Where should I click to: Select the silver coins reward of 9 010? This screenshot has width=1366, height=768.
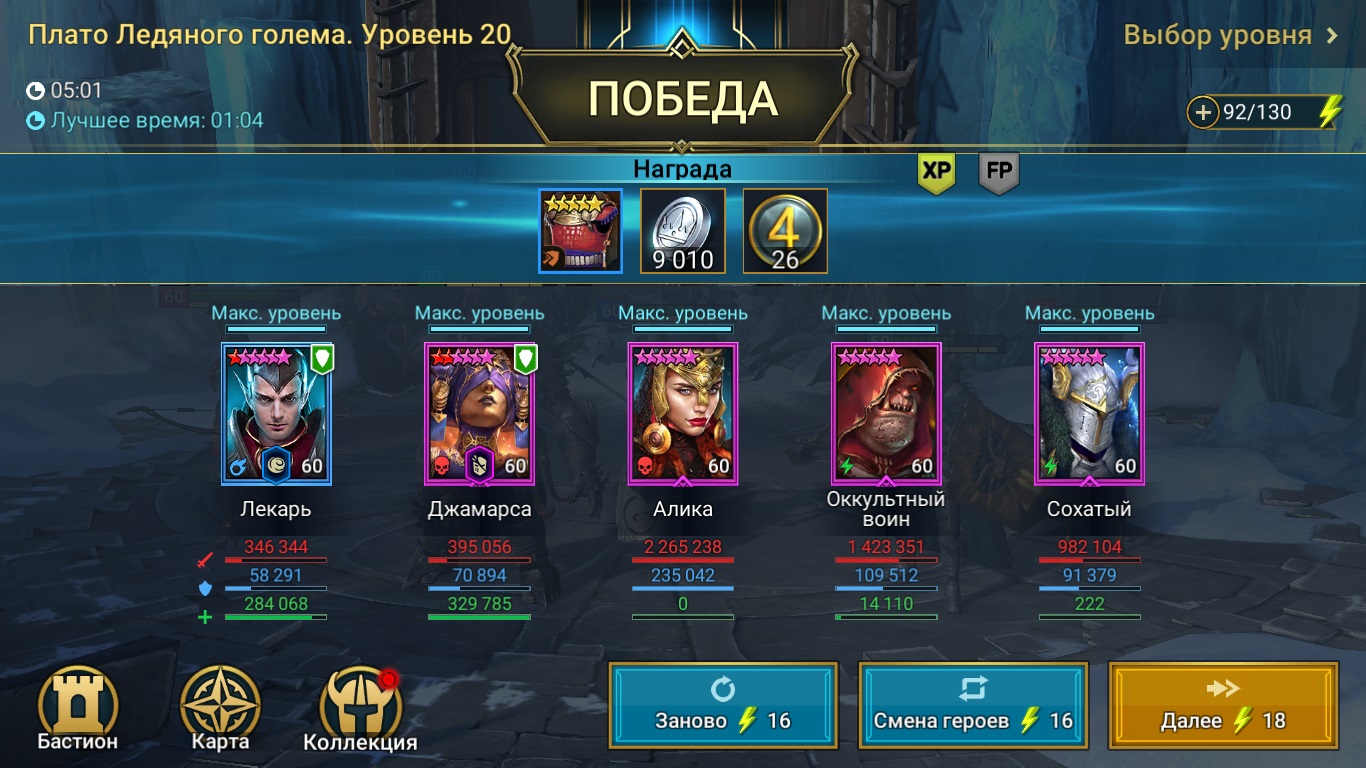(687, 228)
